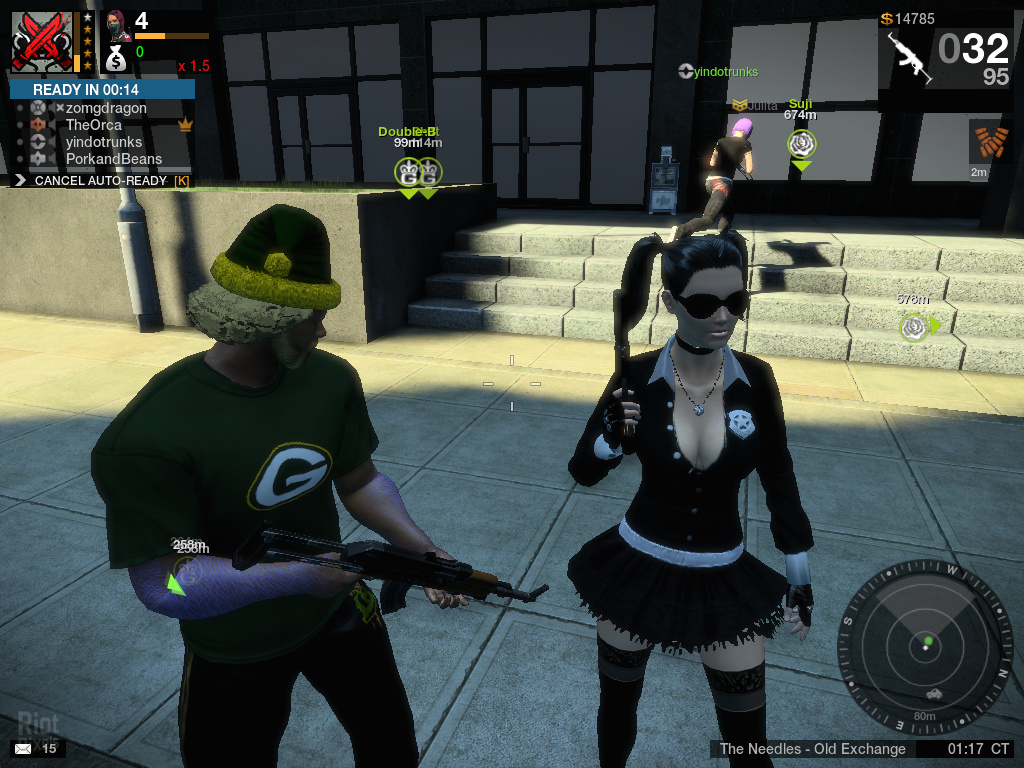1024x768 pixels.
Task: Select the assault rifle weapon icon
Action: click(909, 58)
